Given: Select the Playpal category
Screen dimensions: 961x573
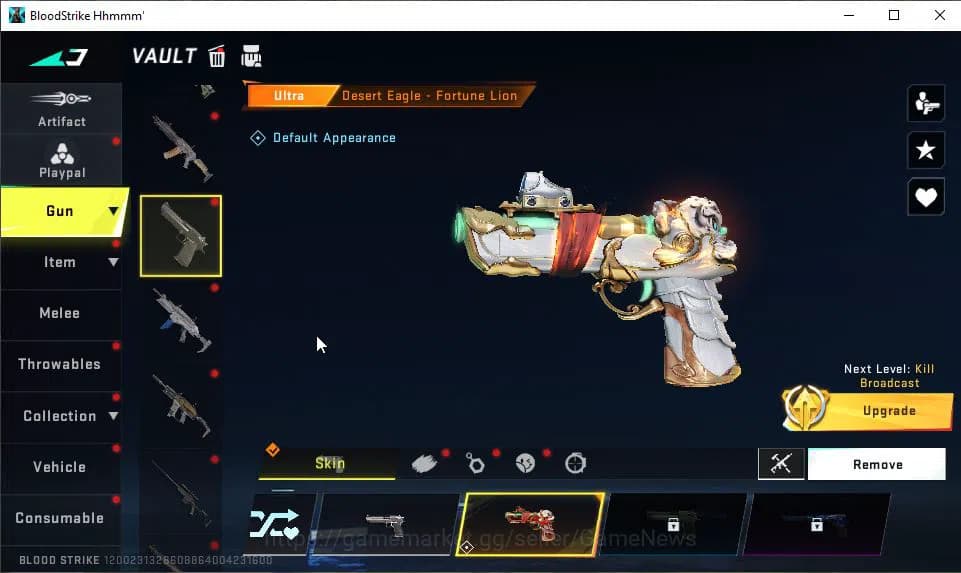Looking at the screenshot, I should [61, 160].
